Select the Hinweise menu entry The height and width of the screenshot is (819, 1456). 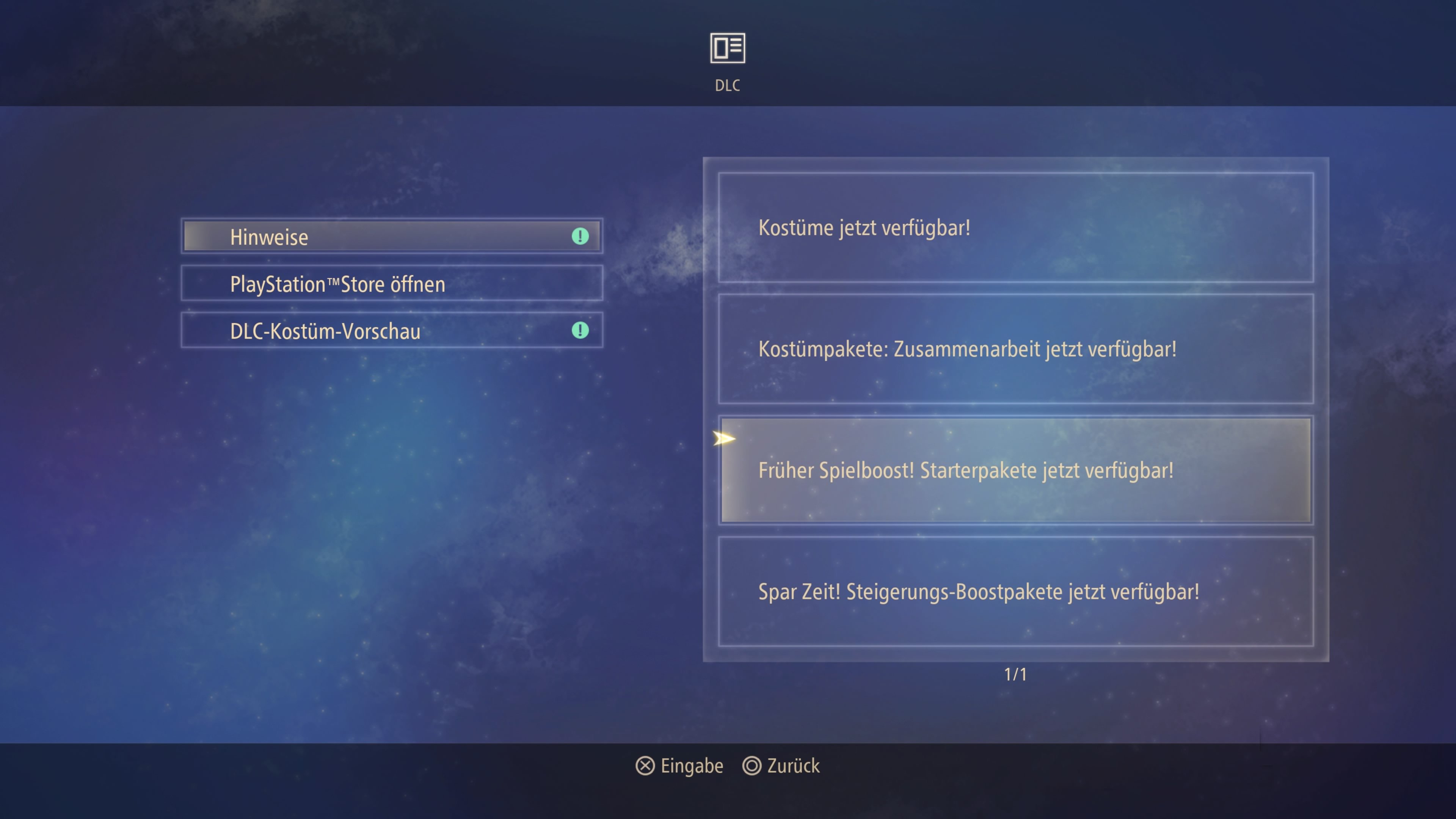tap(391, 236)
